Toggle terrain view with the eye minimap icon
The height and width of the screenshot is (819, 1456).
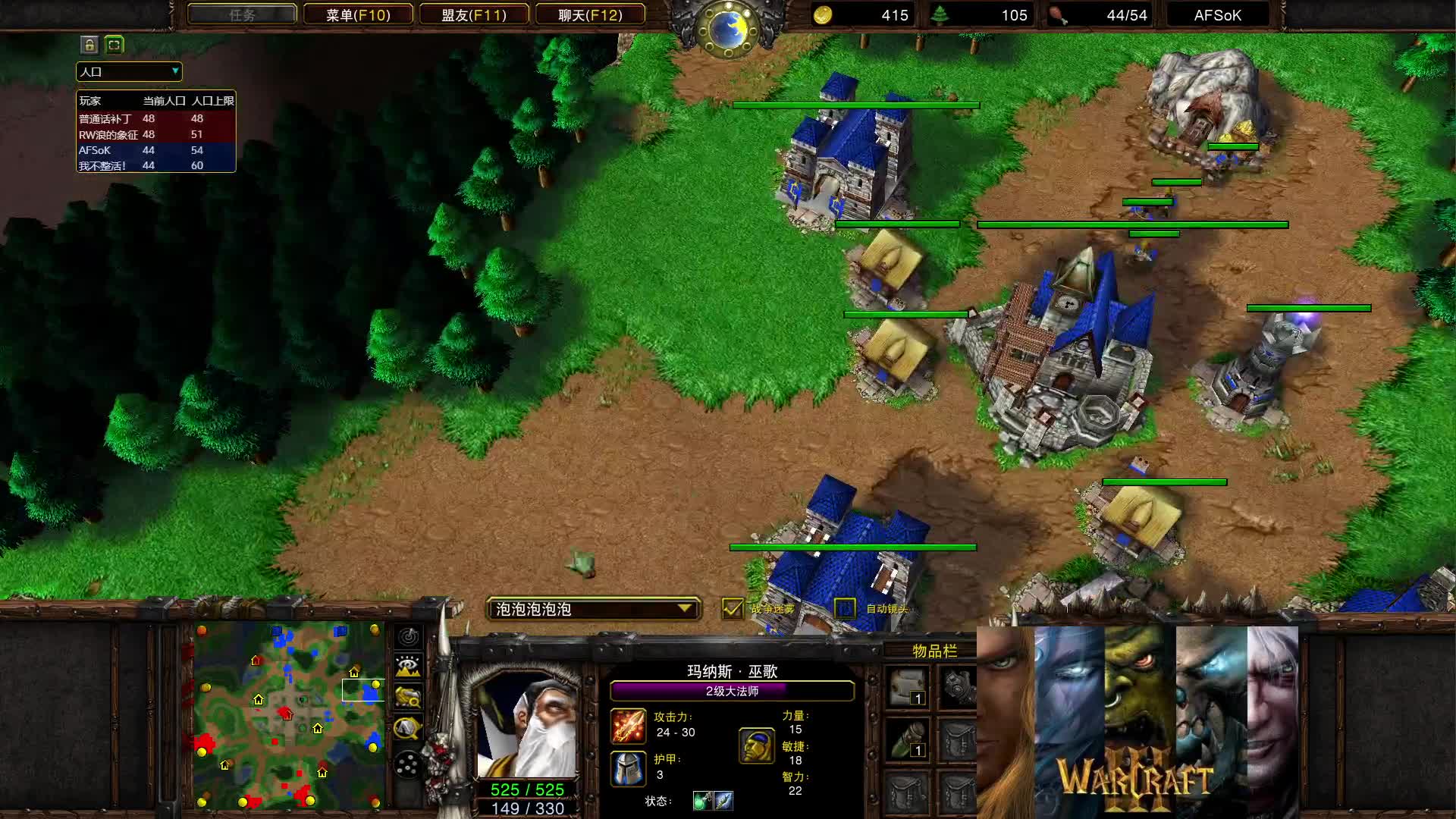(407, 666)
